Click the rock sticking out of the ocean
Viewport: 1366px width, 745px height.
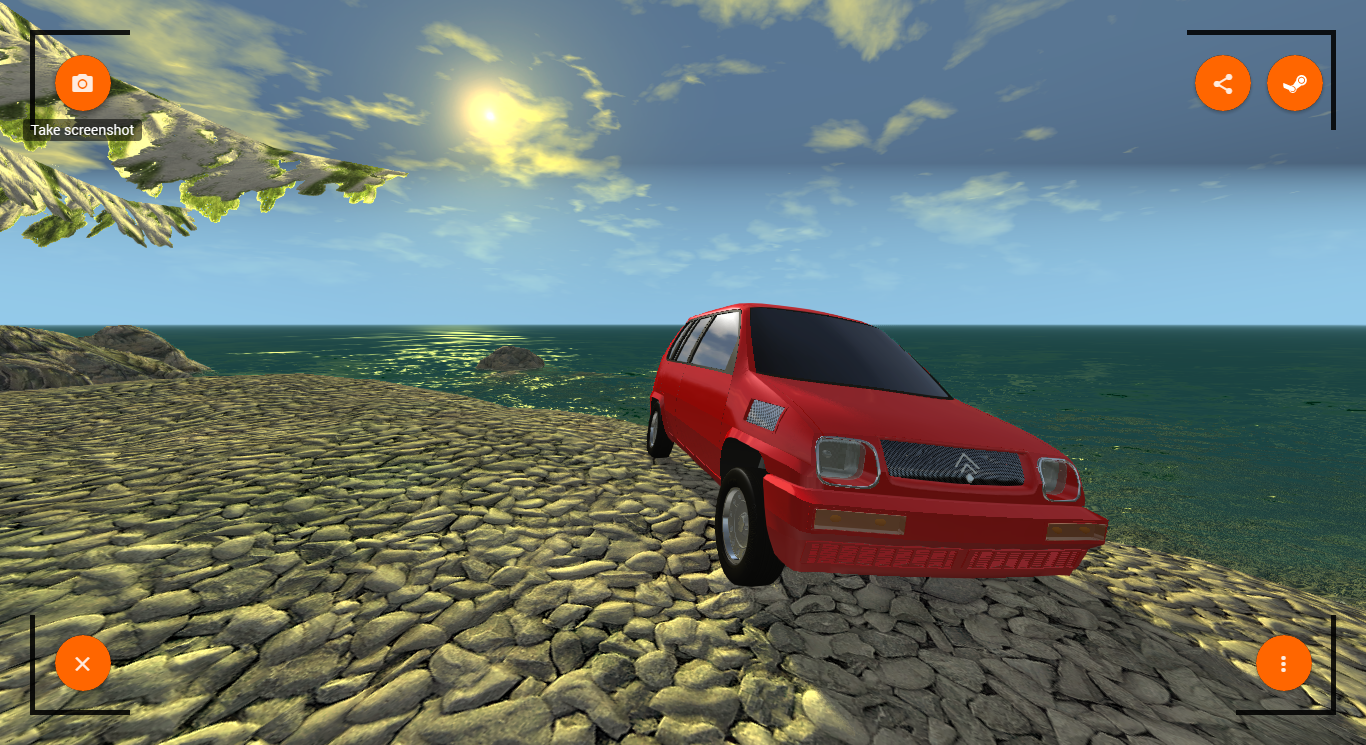coord(510,358)
